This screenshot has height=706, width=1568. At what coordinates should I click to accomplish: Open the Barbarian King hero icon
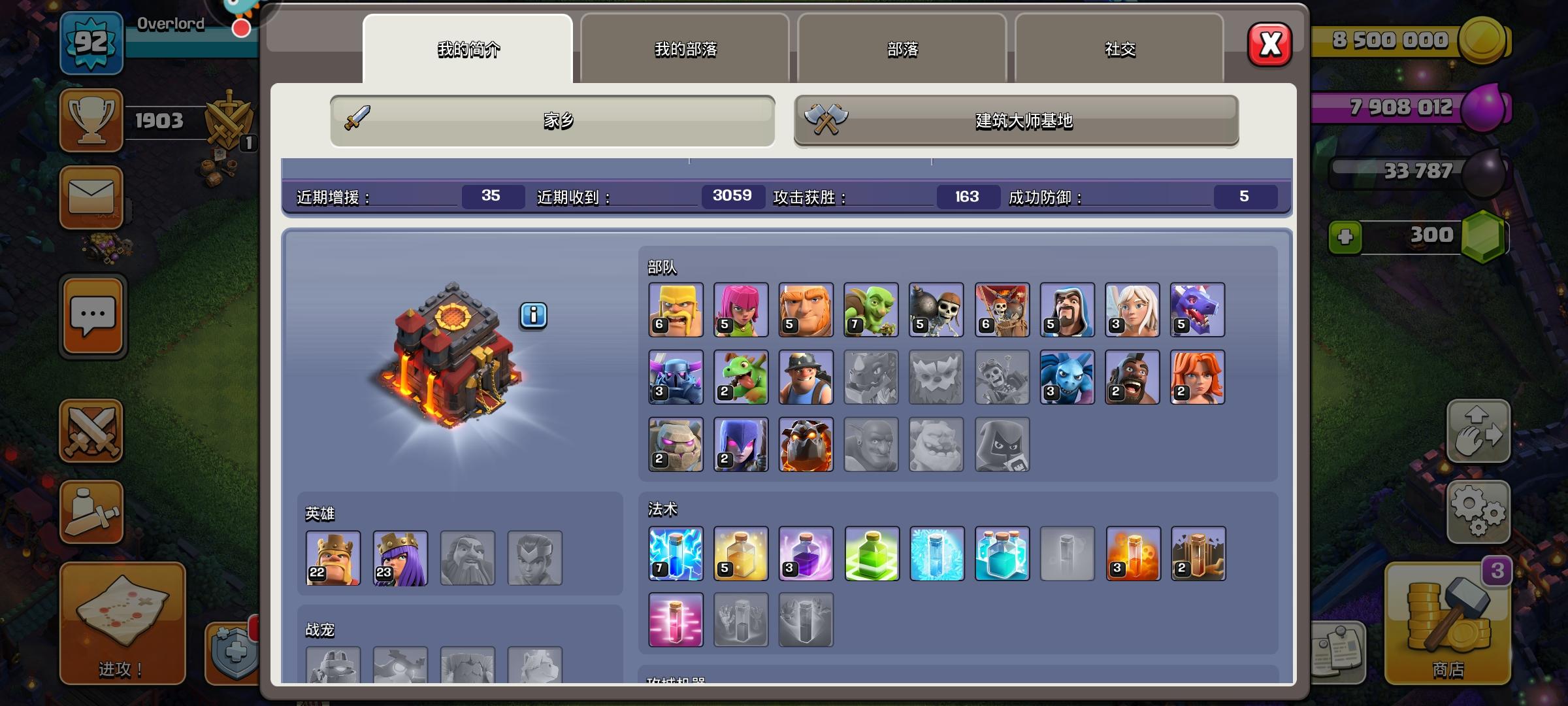point(333,559)
